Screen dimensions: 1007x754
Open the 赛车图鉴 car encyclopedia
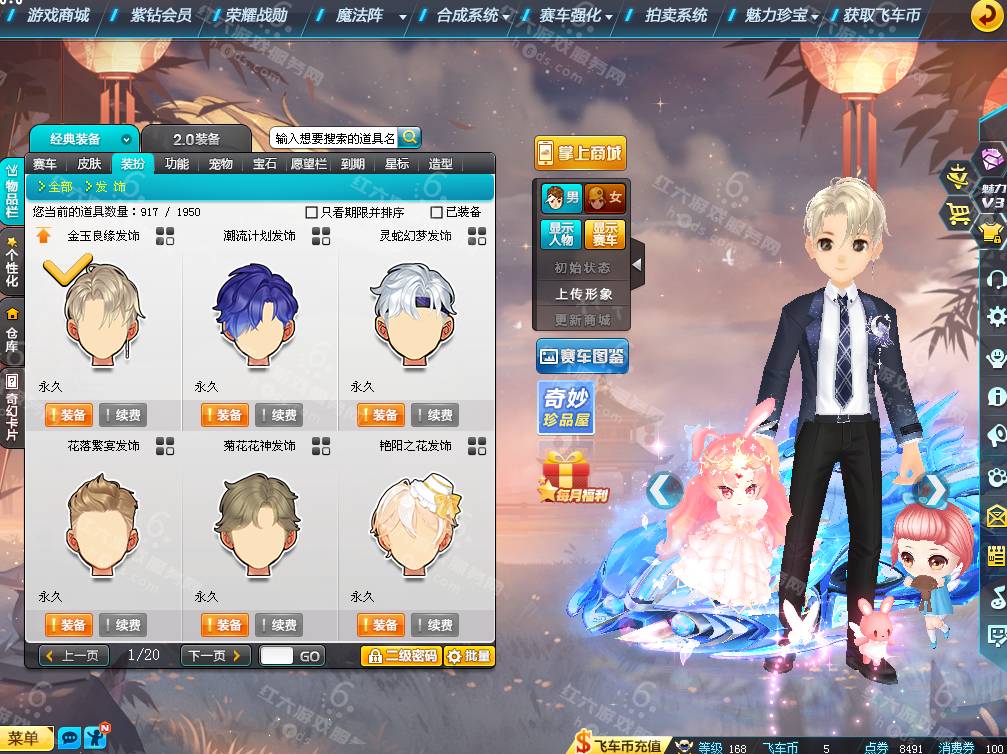(x=582, y=355)
